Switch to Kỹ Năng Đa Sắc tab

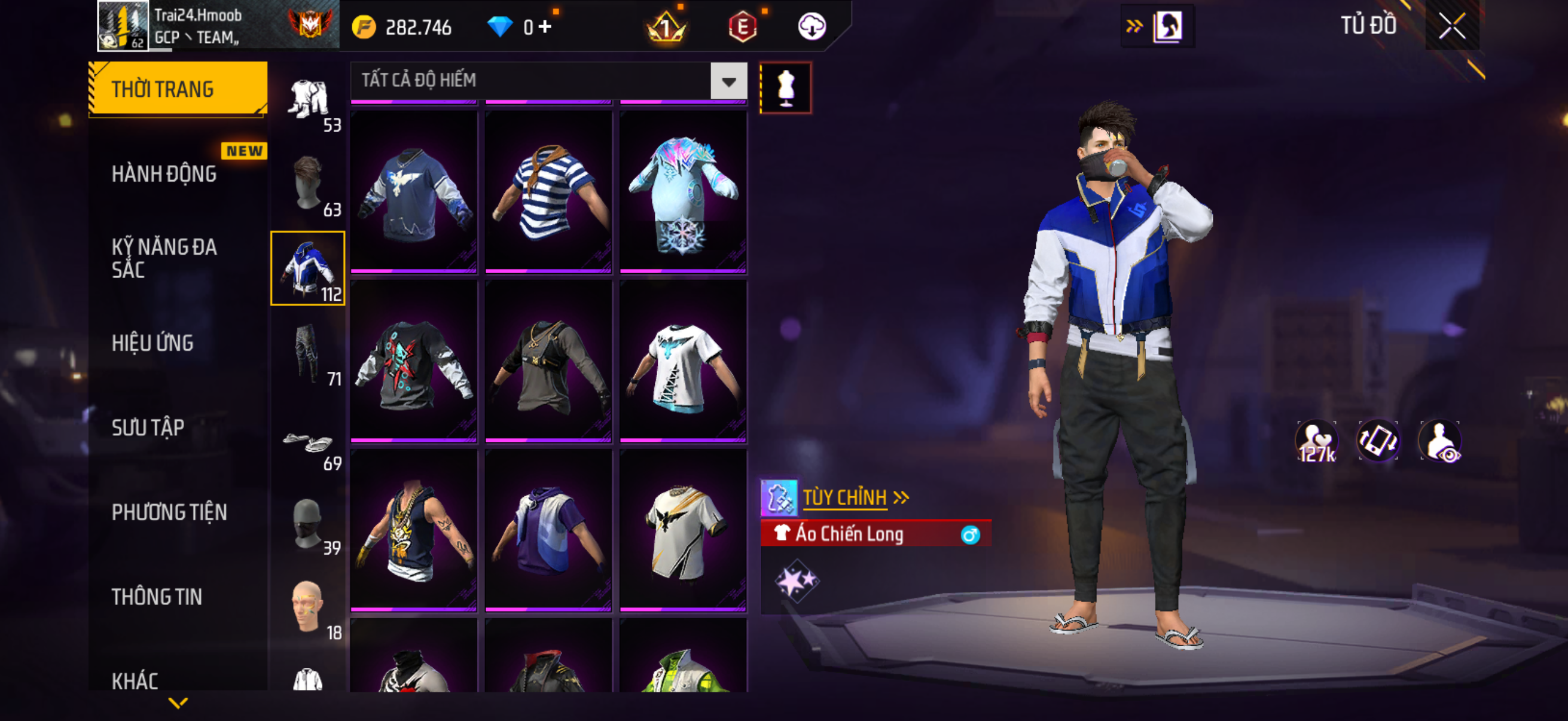coord(164,258)
